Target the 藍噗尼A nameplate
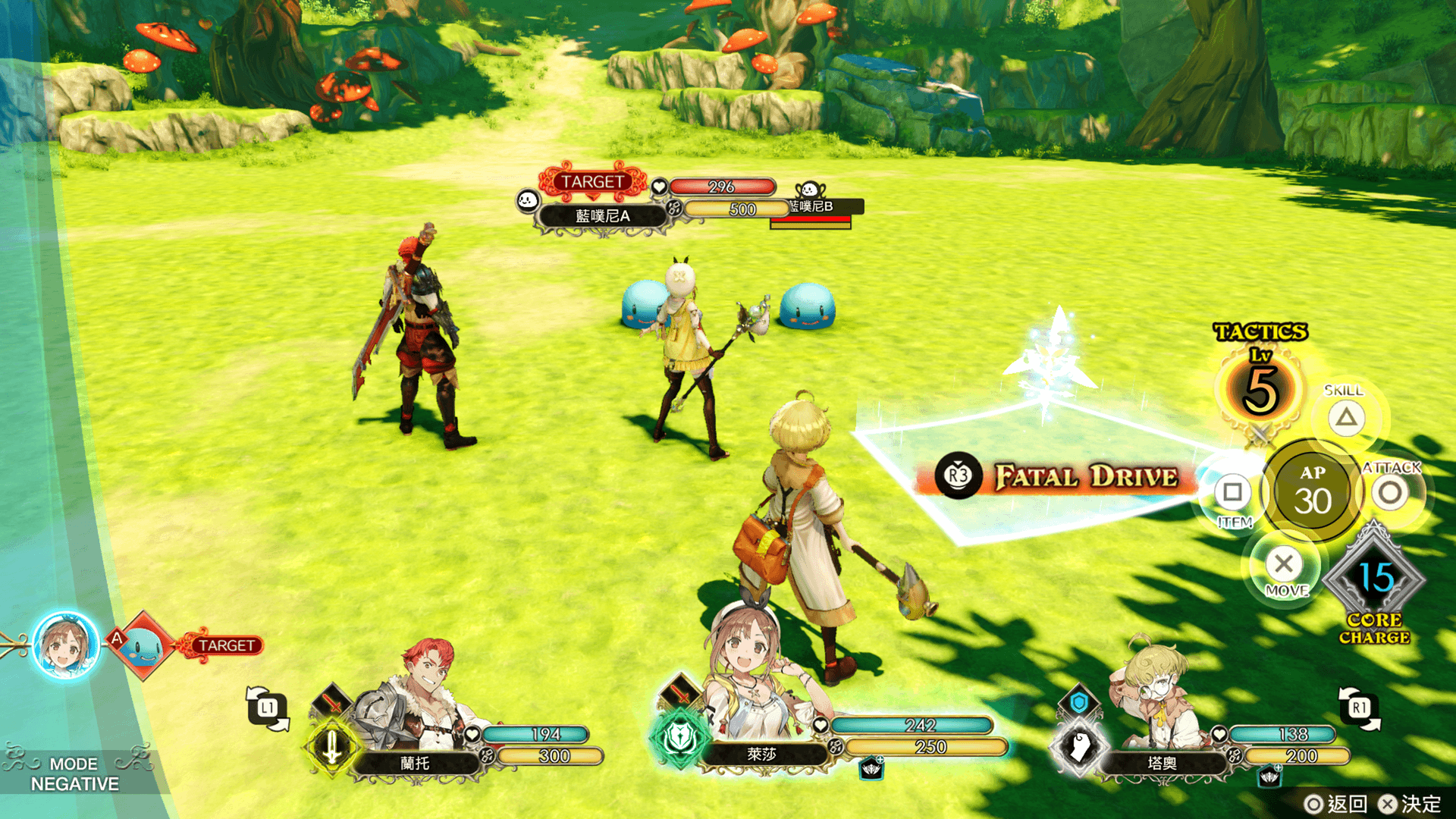1456x819 pixels. click(602, 216)
